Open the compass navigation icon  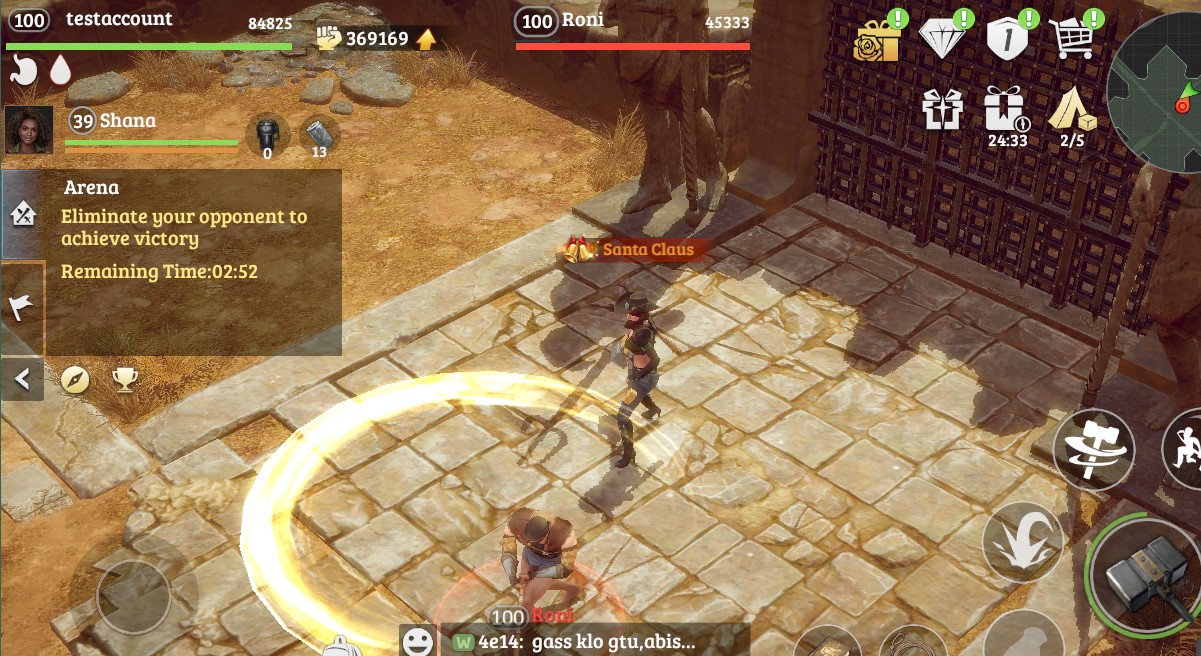coord(76,380)
